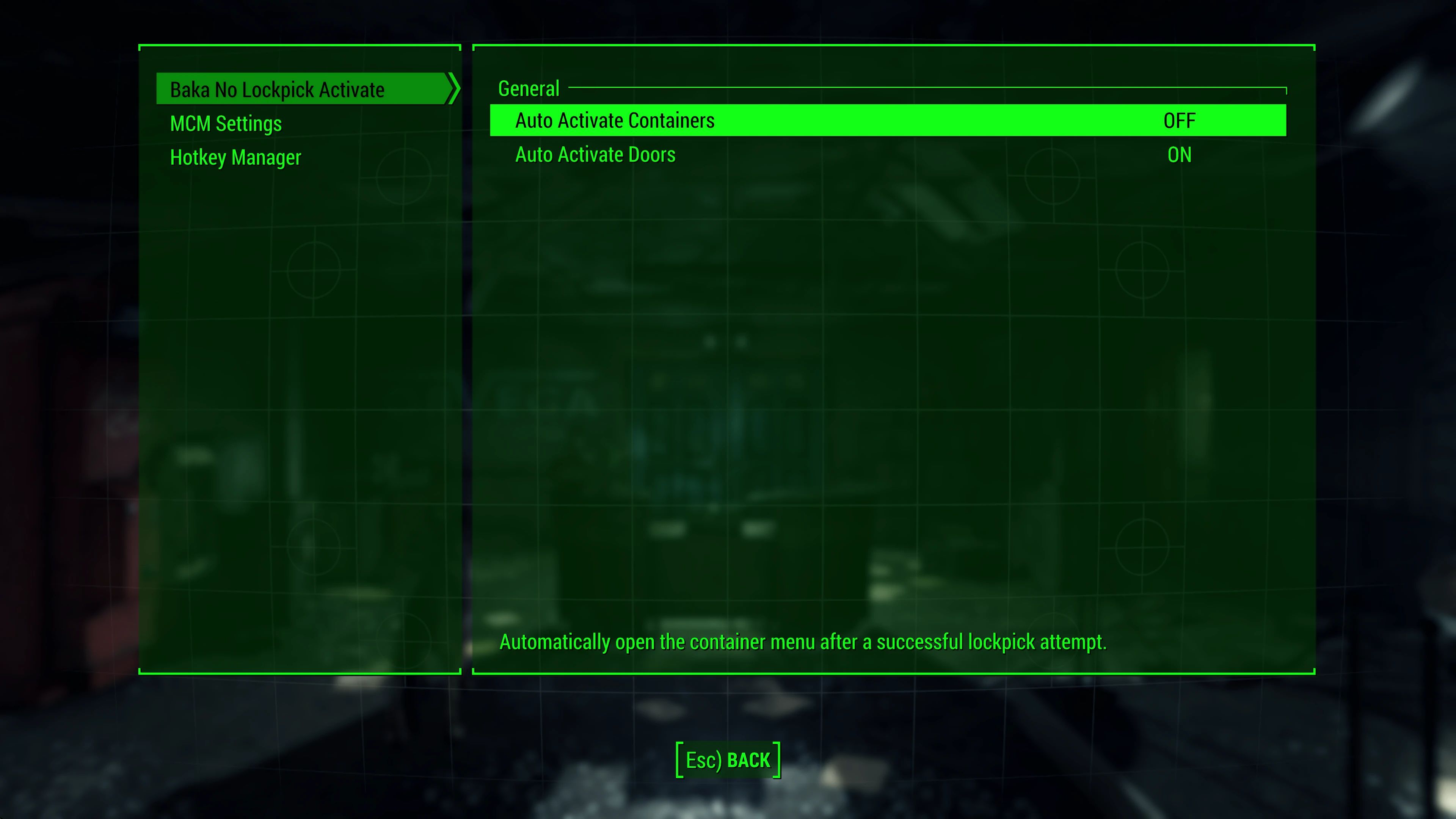Click the Auto Activate Containers label text

pos(615,121)
